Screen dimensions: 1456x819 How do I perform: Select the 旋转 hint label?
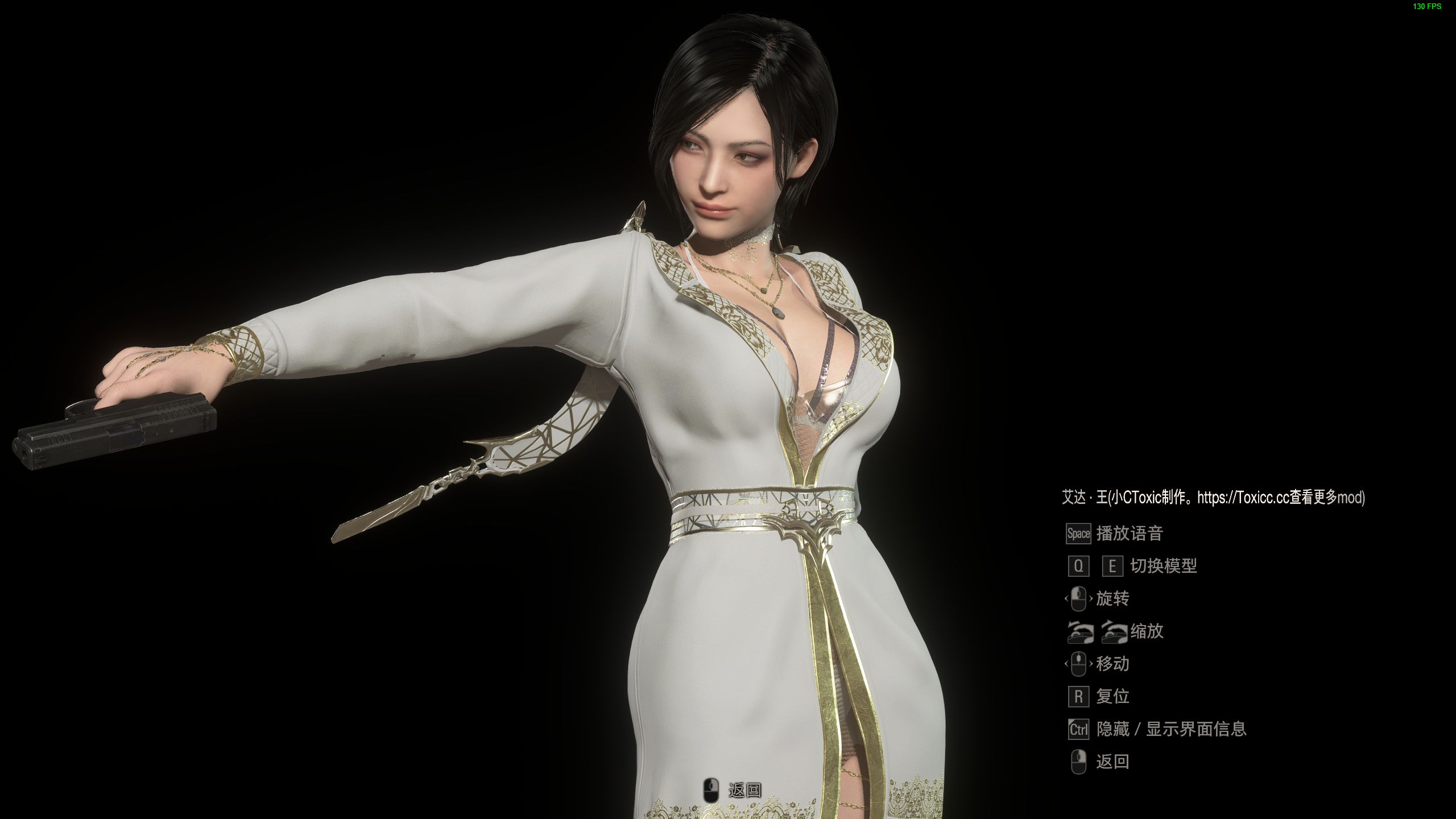[1113, 599]
